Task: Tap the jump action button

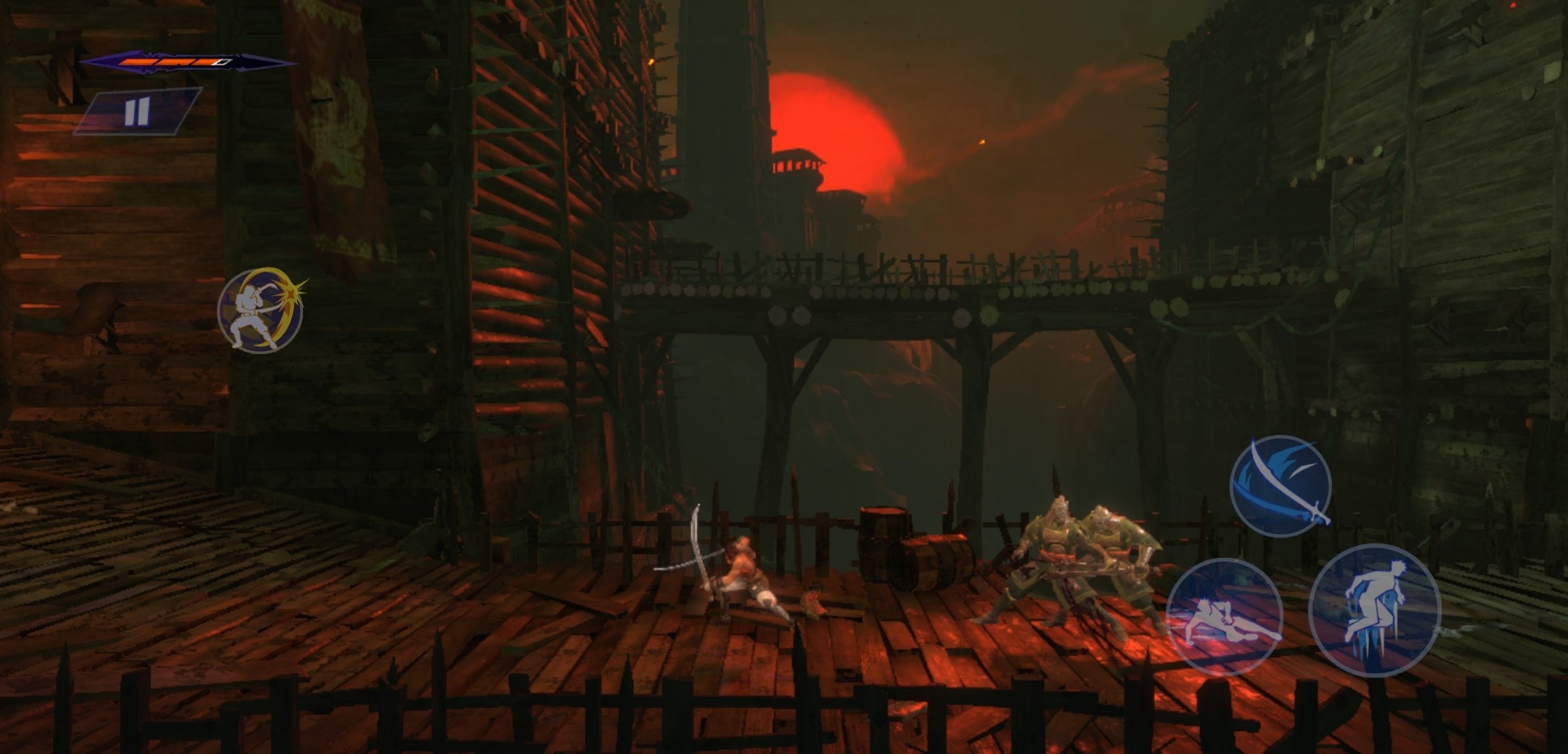Action: point(1374,609)
